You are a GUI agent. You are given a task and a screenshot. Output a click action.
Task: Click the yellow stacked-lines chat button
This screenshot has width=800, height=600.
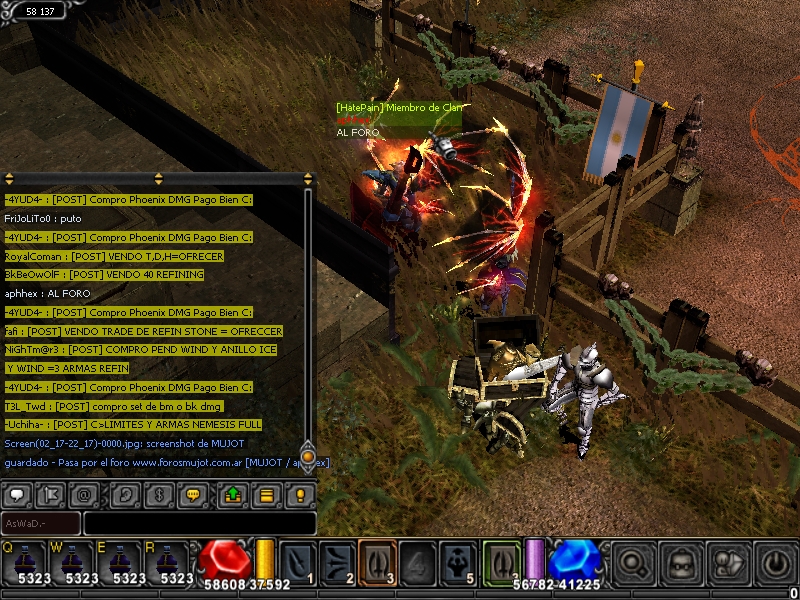pyautogui.click(x=266, y=494)
